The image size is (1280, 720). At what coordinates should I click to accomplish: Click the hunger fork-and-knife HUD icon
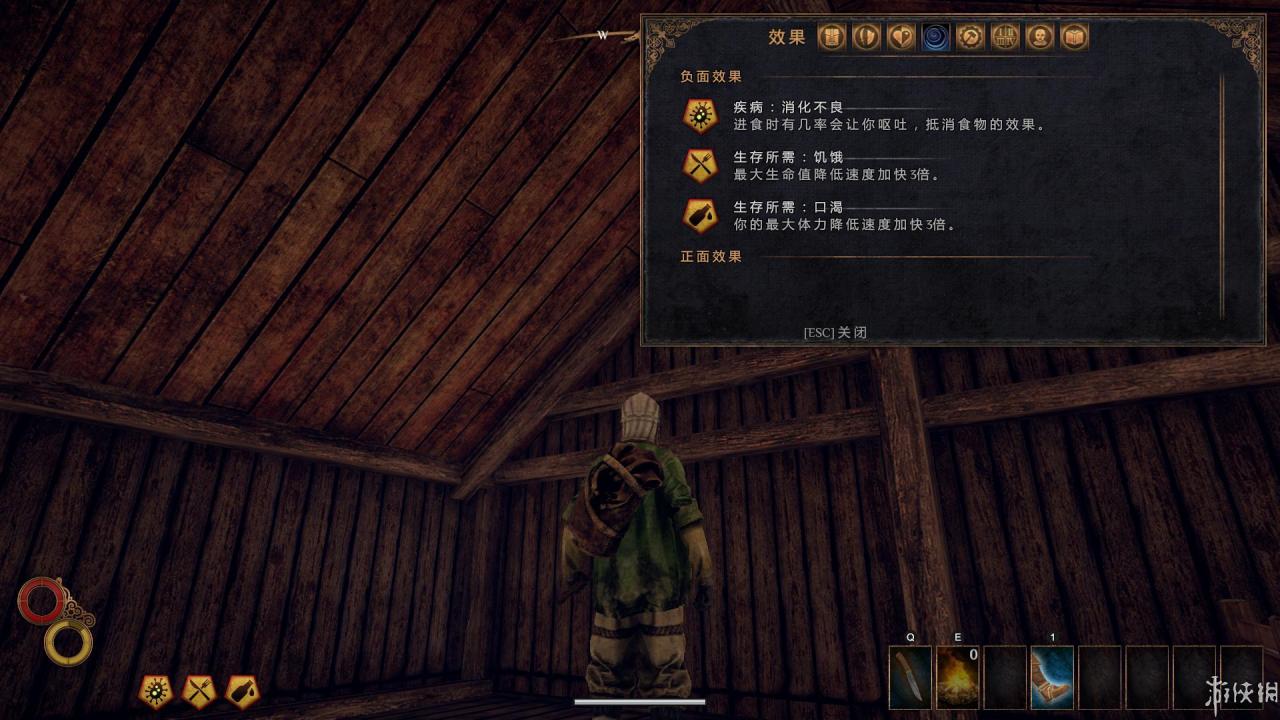198,691
